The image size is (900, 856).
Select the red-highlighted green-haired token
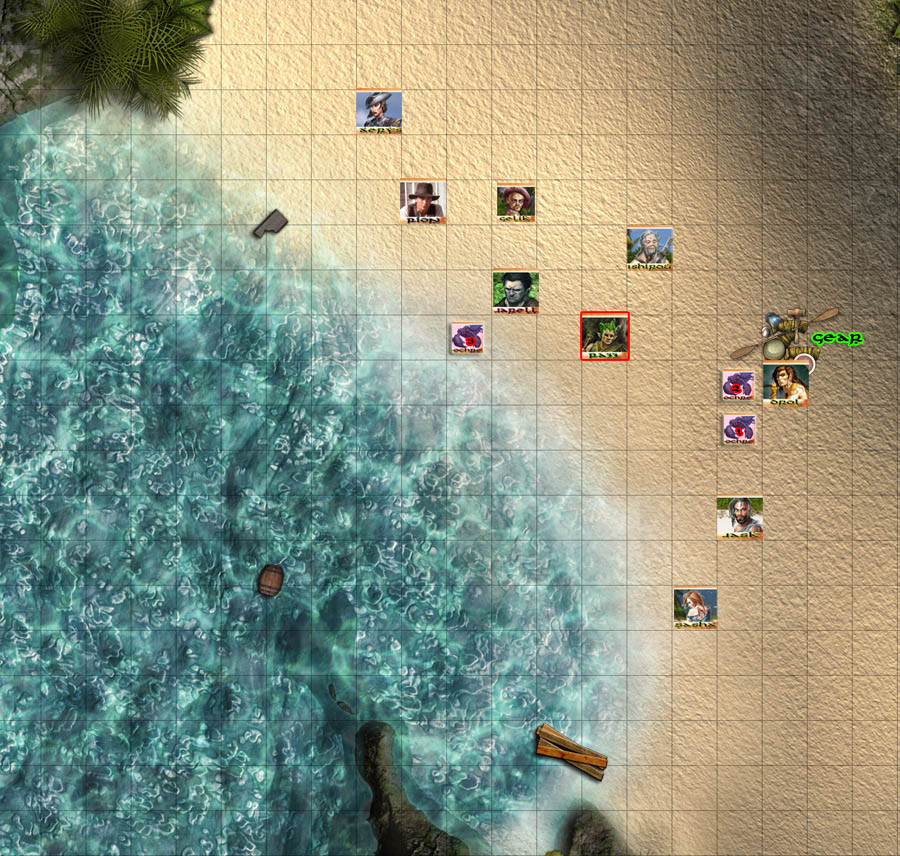[x=605, y=336]
